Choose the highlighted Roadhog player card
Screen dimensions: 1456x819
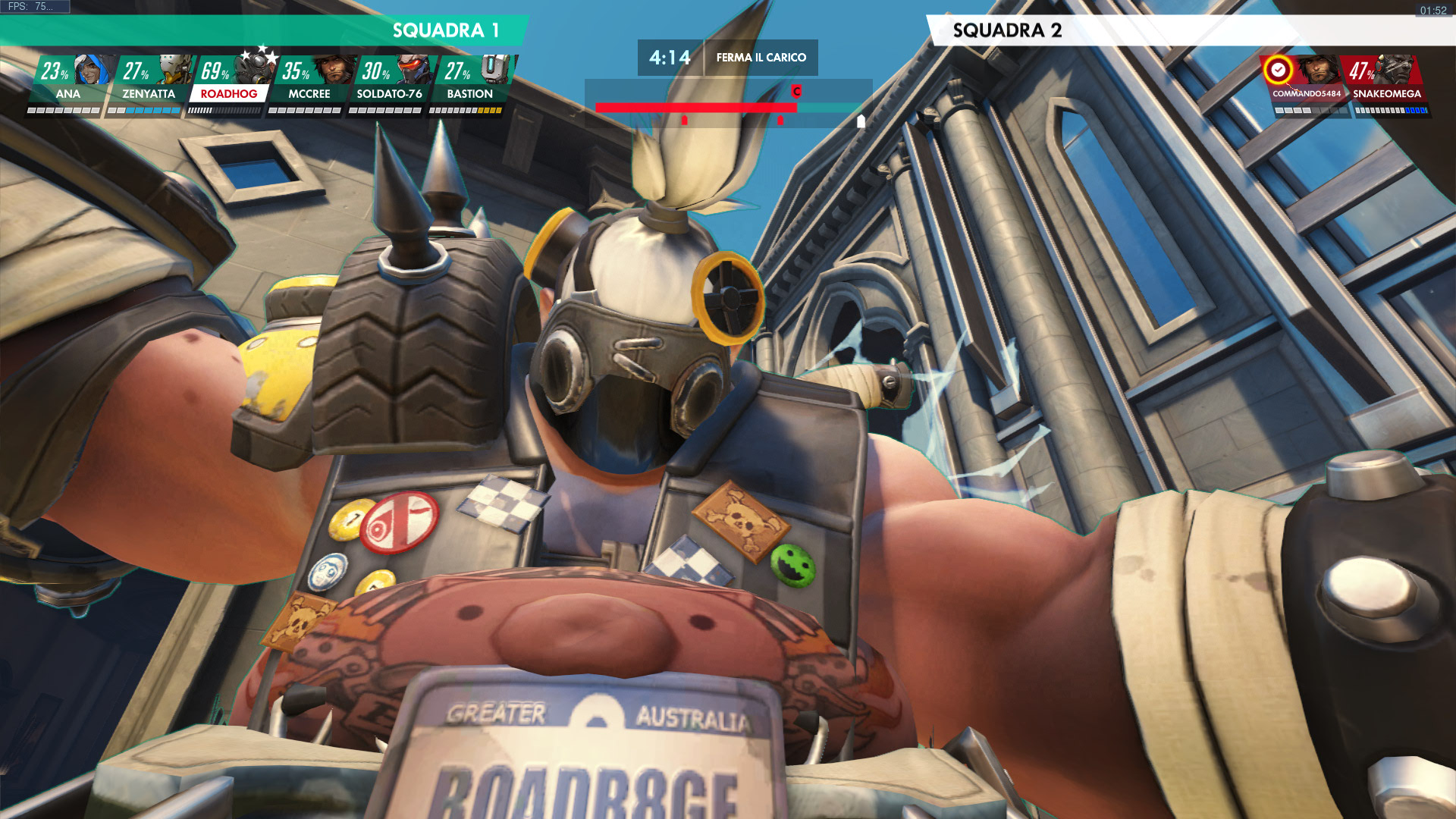[x=229, y=84]
